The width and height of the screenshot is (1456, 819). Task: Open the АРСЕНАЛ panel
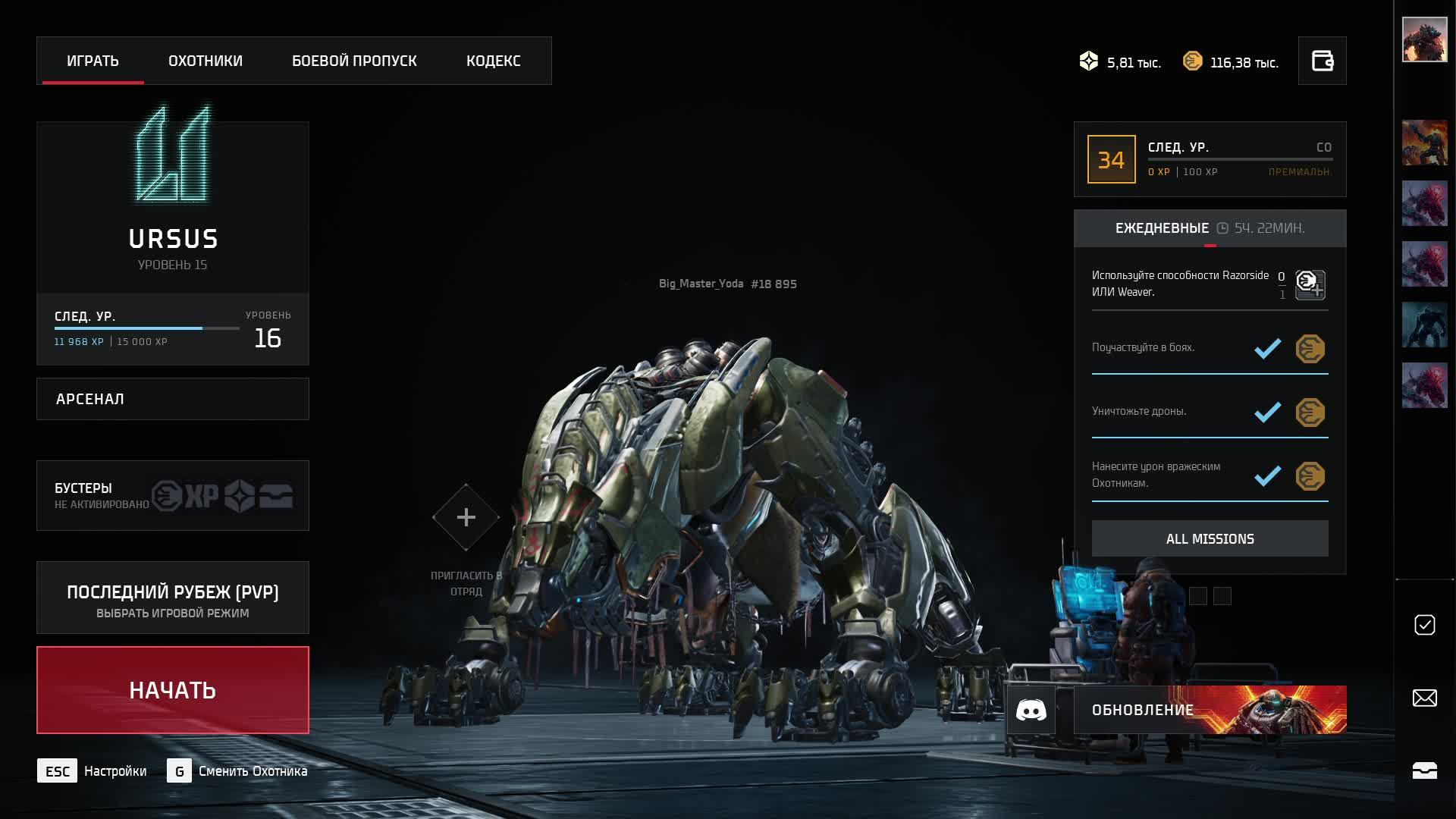click(173, 399)
